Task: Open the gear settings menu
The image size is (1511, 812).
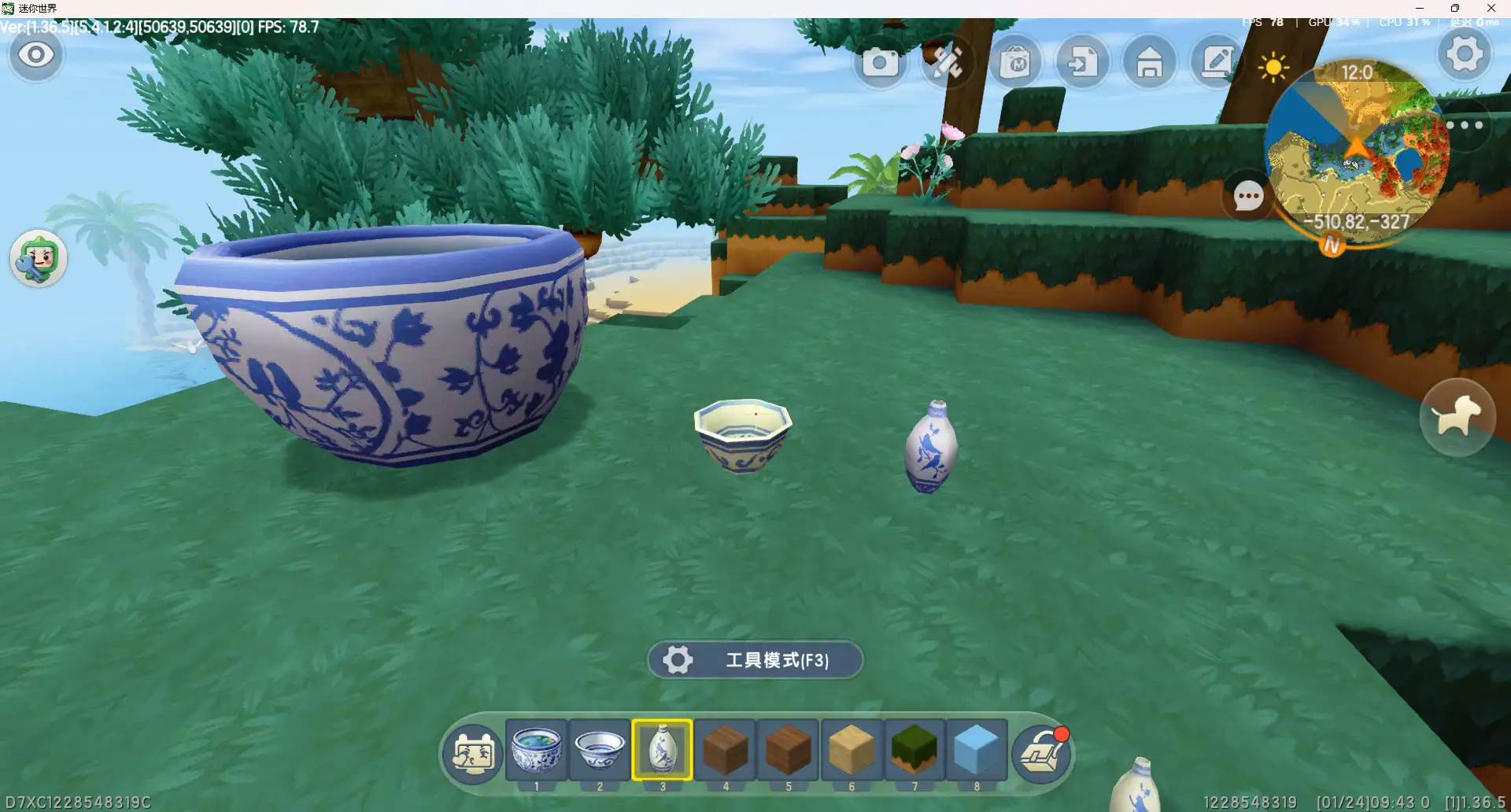Action: (1464, 54)
